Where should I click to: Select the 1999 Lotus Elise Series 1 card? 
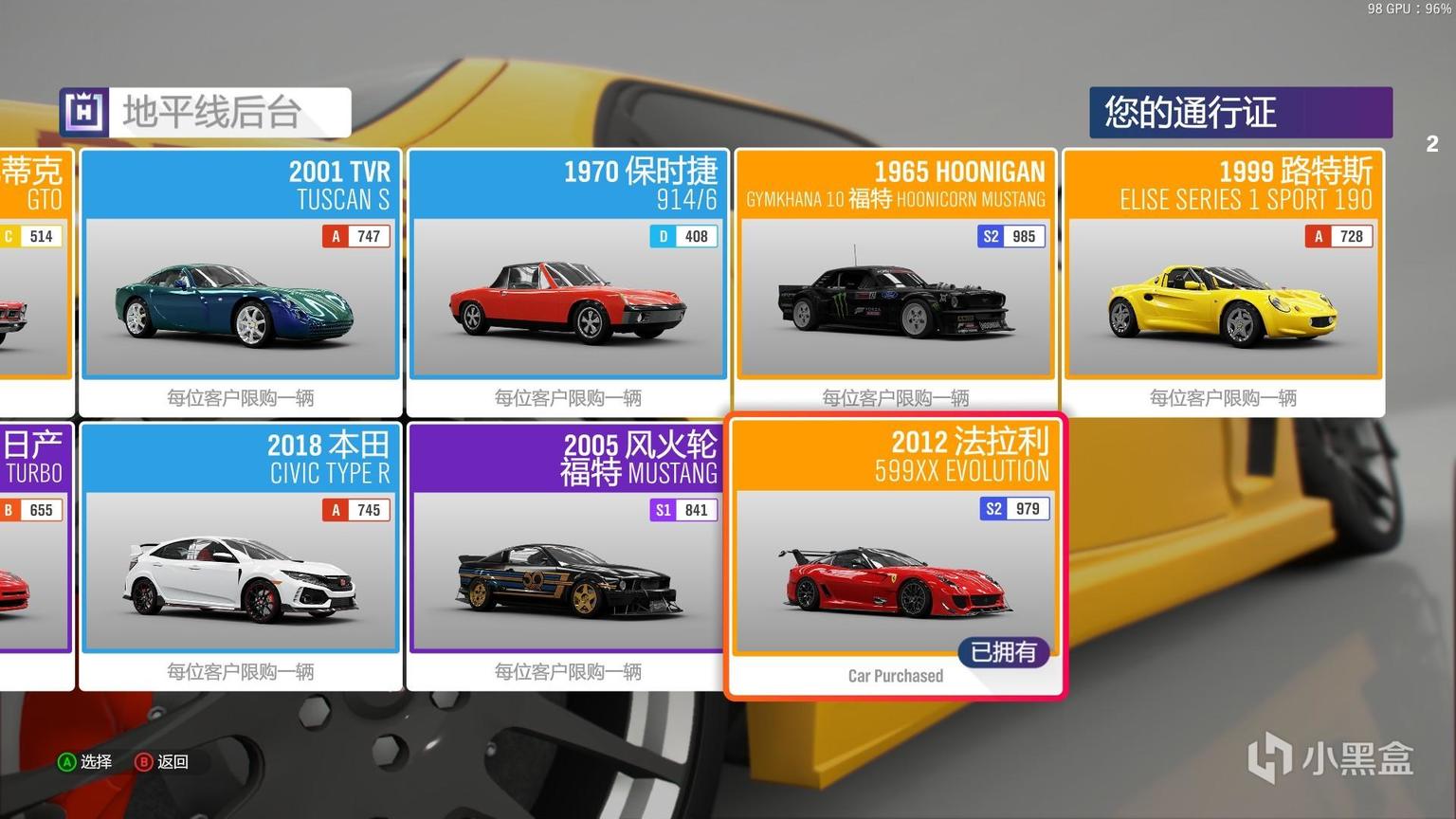pos(1223,282)
